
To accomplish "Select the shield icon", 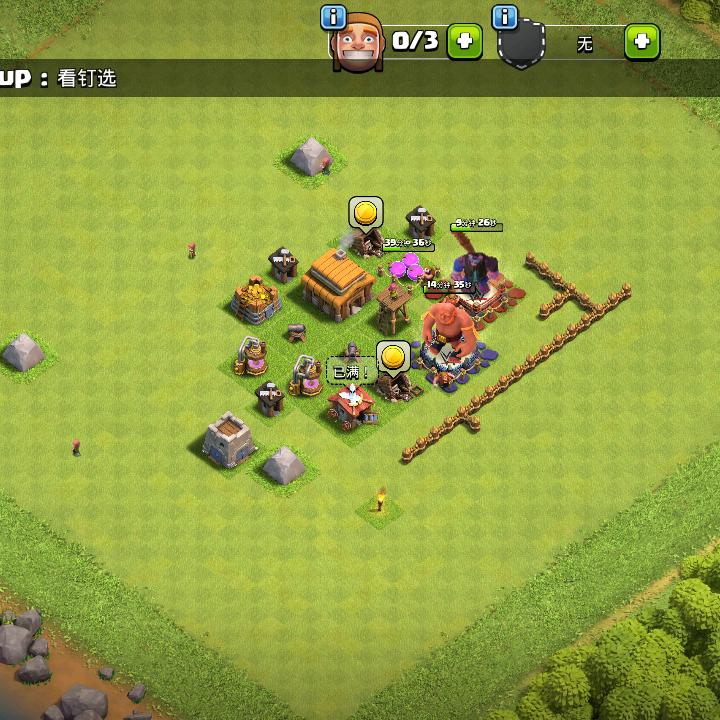I will (521, 45).
